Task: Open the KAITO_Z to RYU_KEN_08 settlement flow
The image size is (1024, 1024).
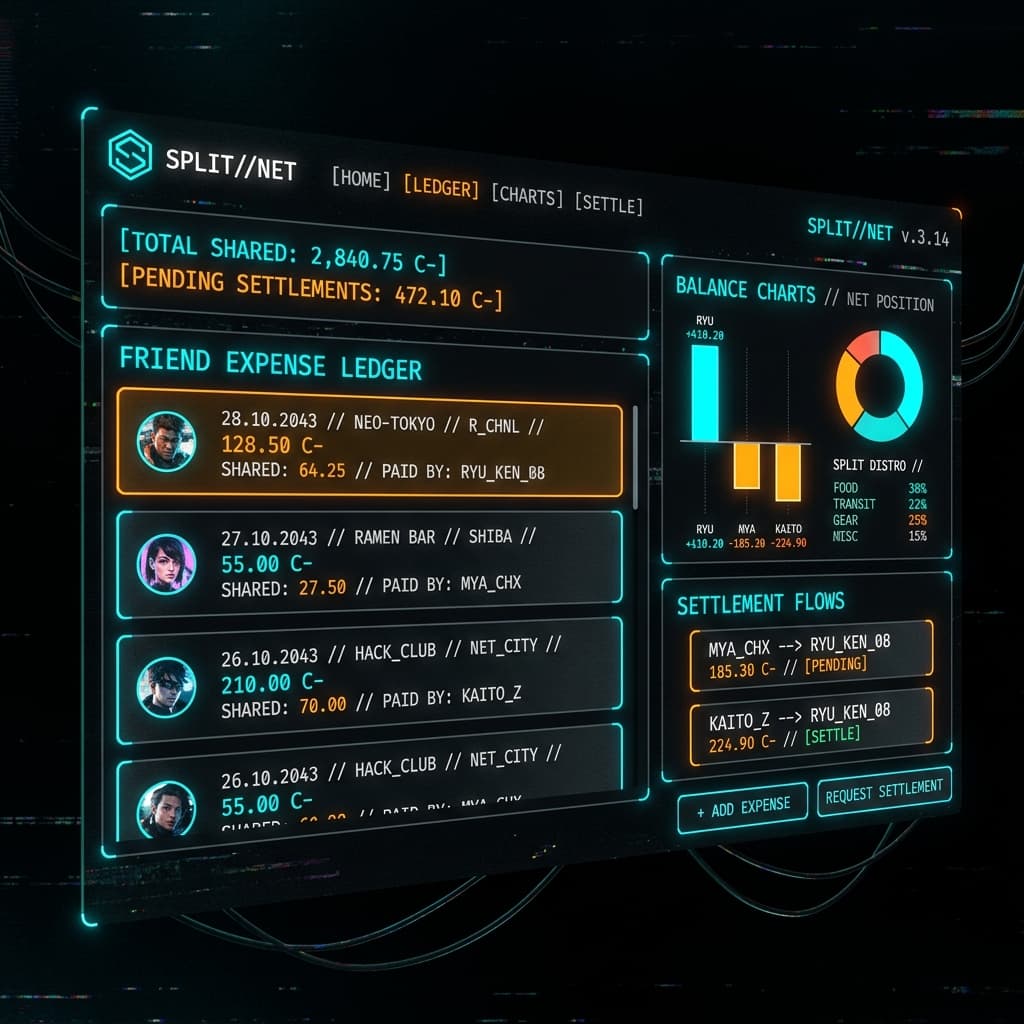Action: coord(810,724)
